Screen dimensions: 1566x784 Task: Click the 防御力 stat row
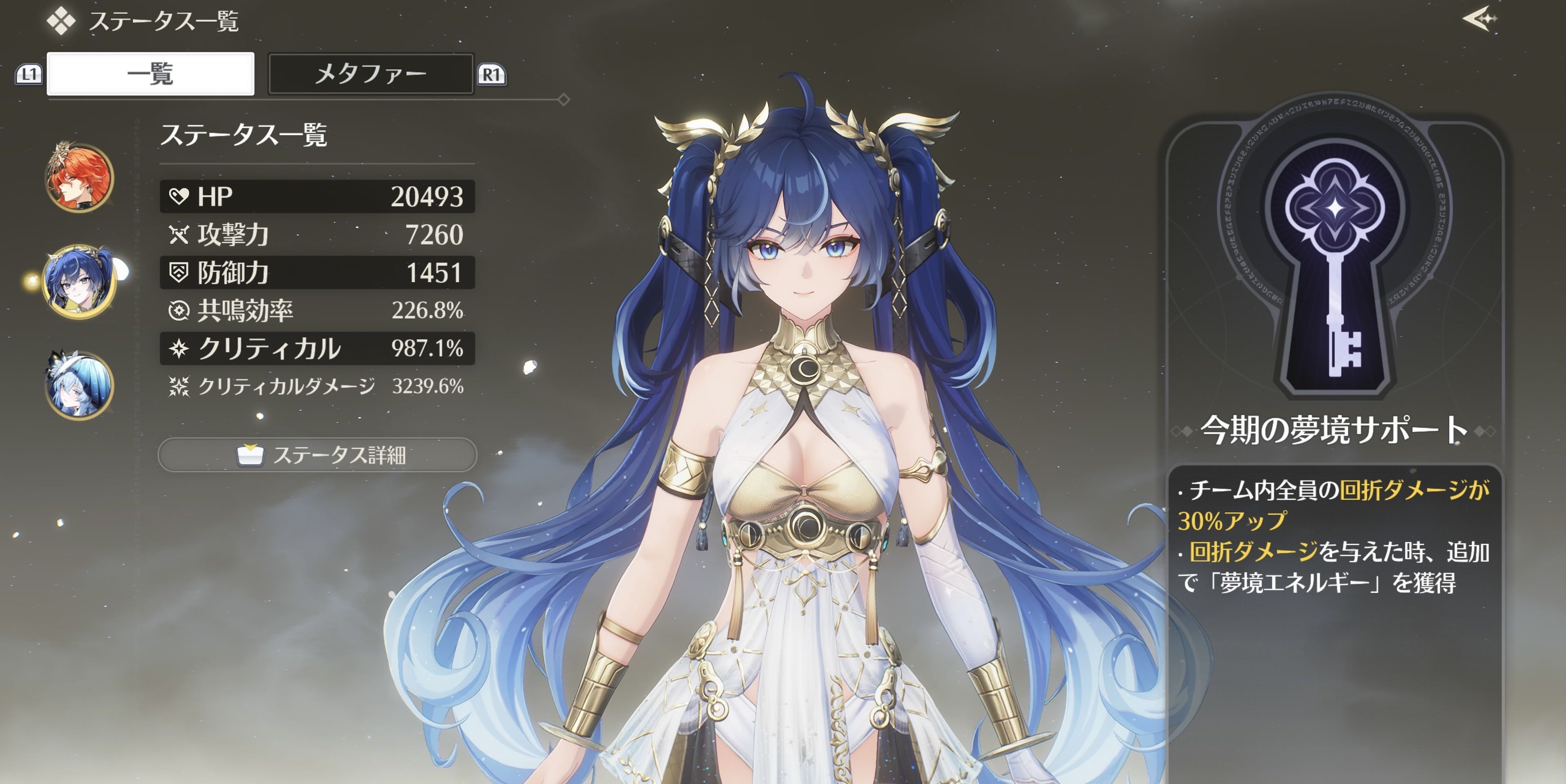click(x=317, y=273)
